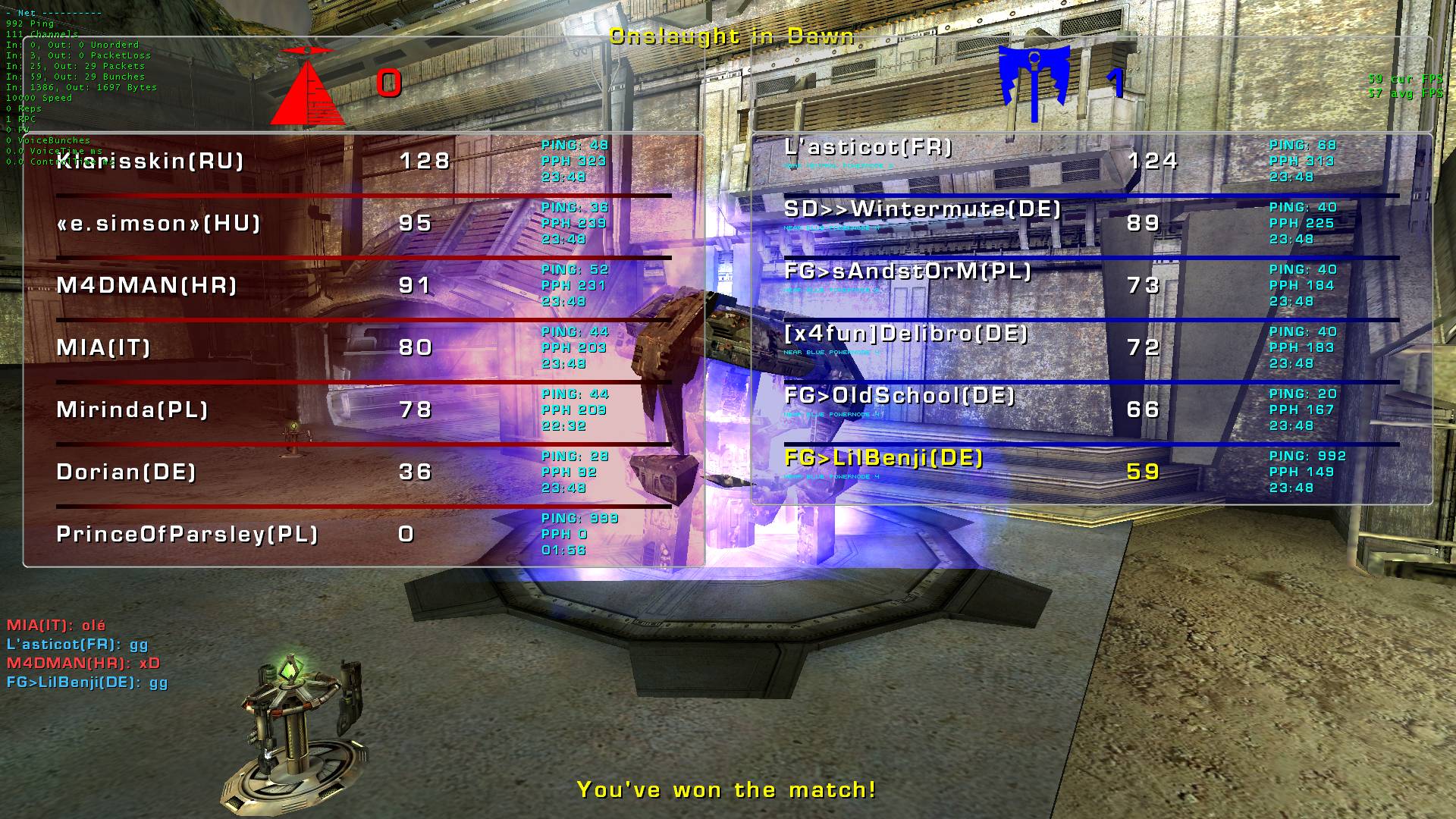Click the PrinceOfParsley(PL) player entry
Viewport: 1456px width, 819px height.
coord(187,535)
